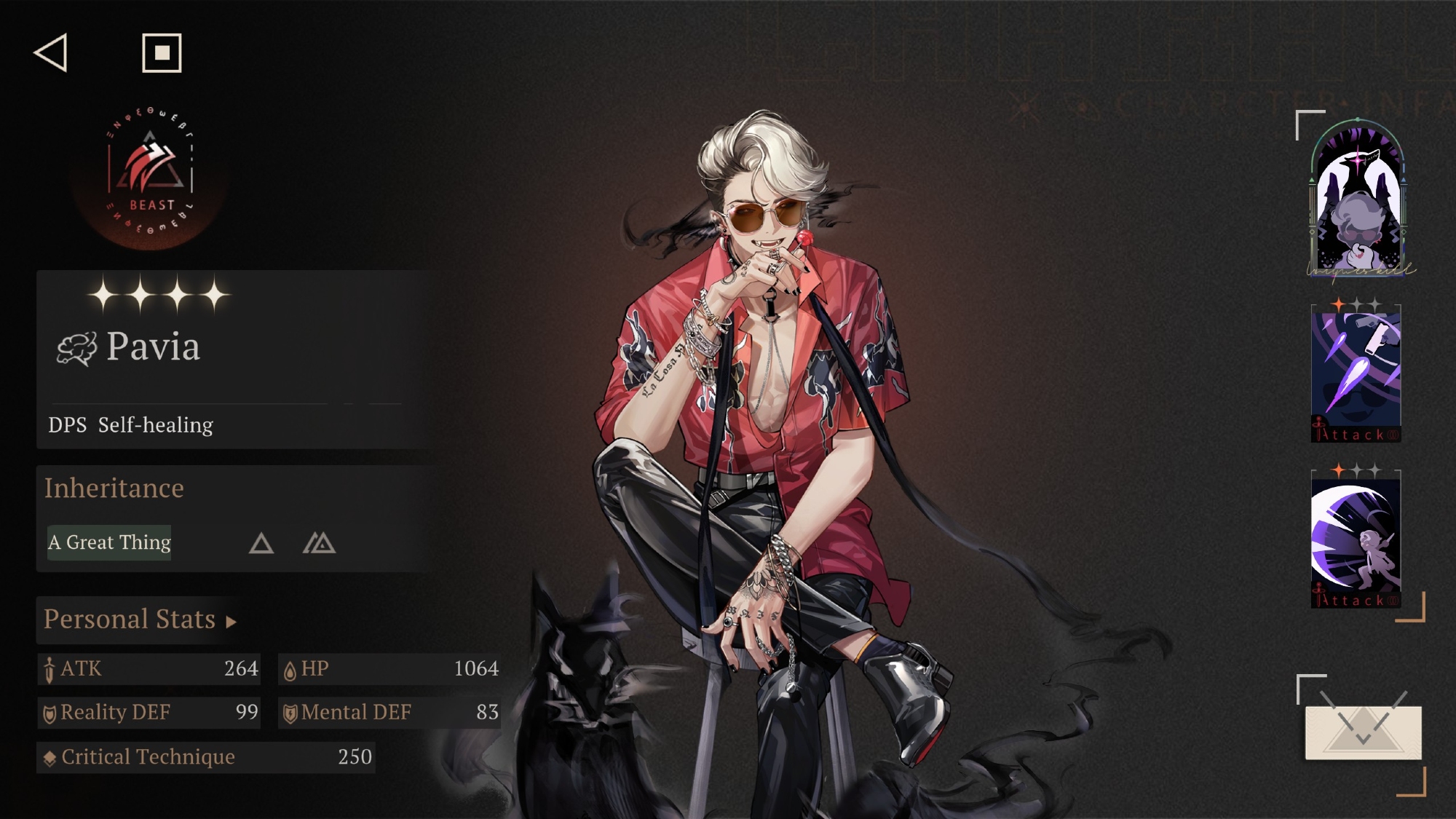Screen dimensions: 1456x819
Task: Show the double triangle insight tier
Action: [319, 543]
